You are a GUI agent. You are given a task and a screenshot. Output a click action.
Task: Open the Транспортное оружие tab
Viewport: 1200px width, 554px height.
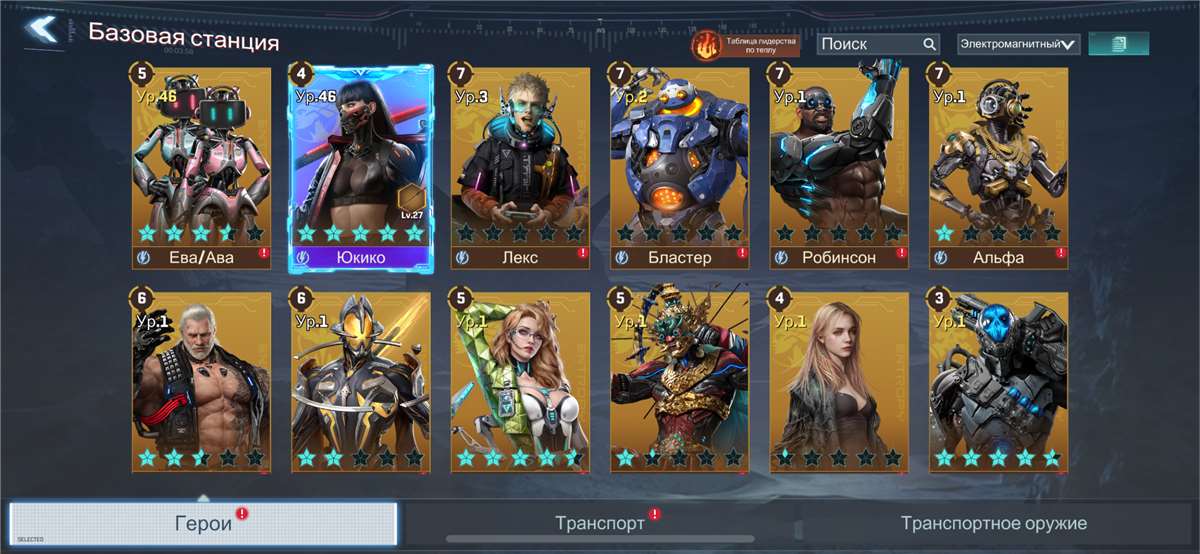(x=993, y=523)
